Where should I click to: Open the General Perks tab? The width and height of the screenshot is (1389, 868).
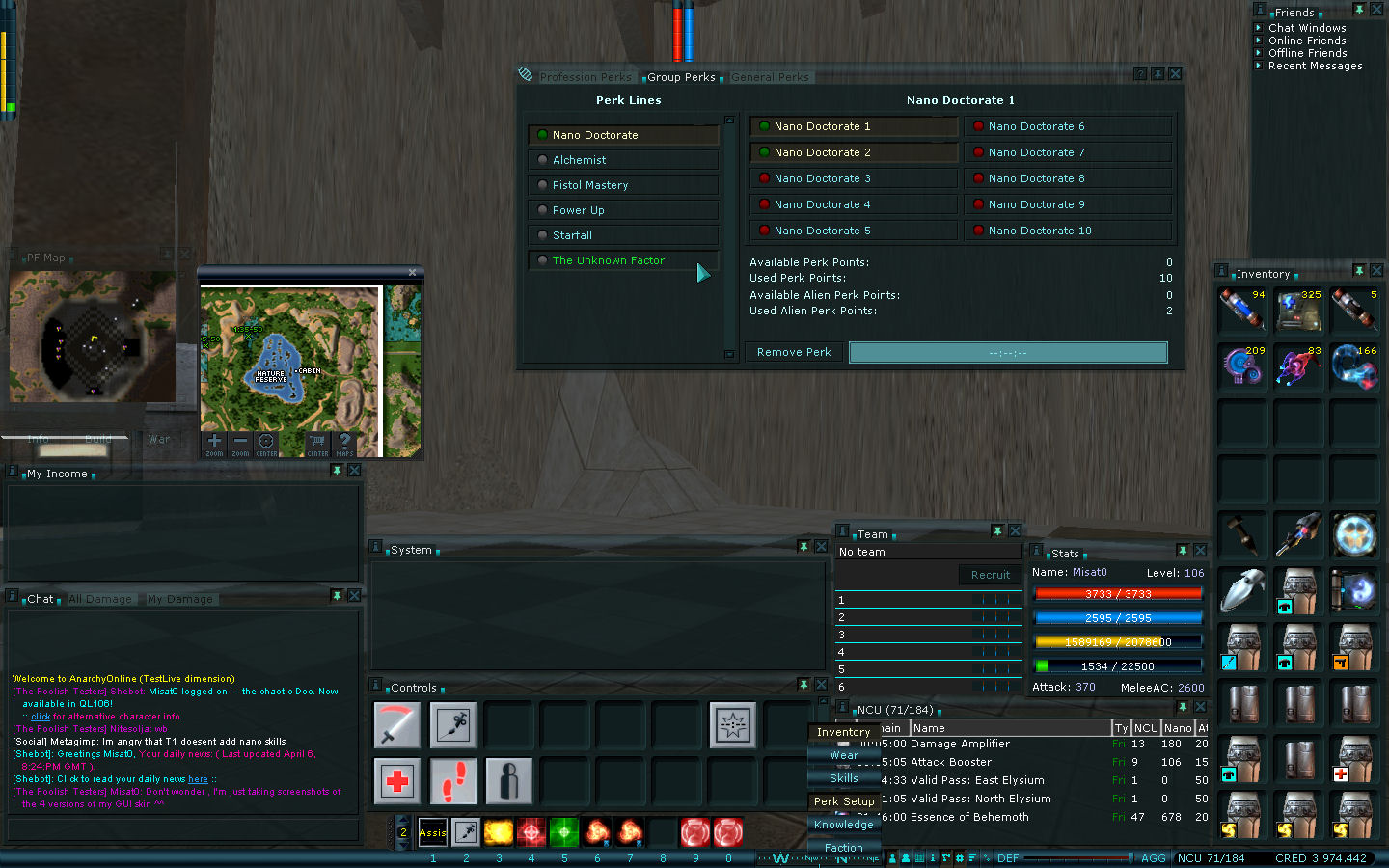pyautogui.click(x=770, y=77)
